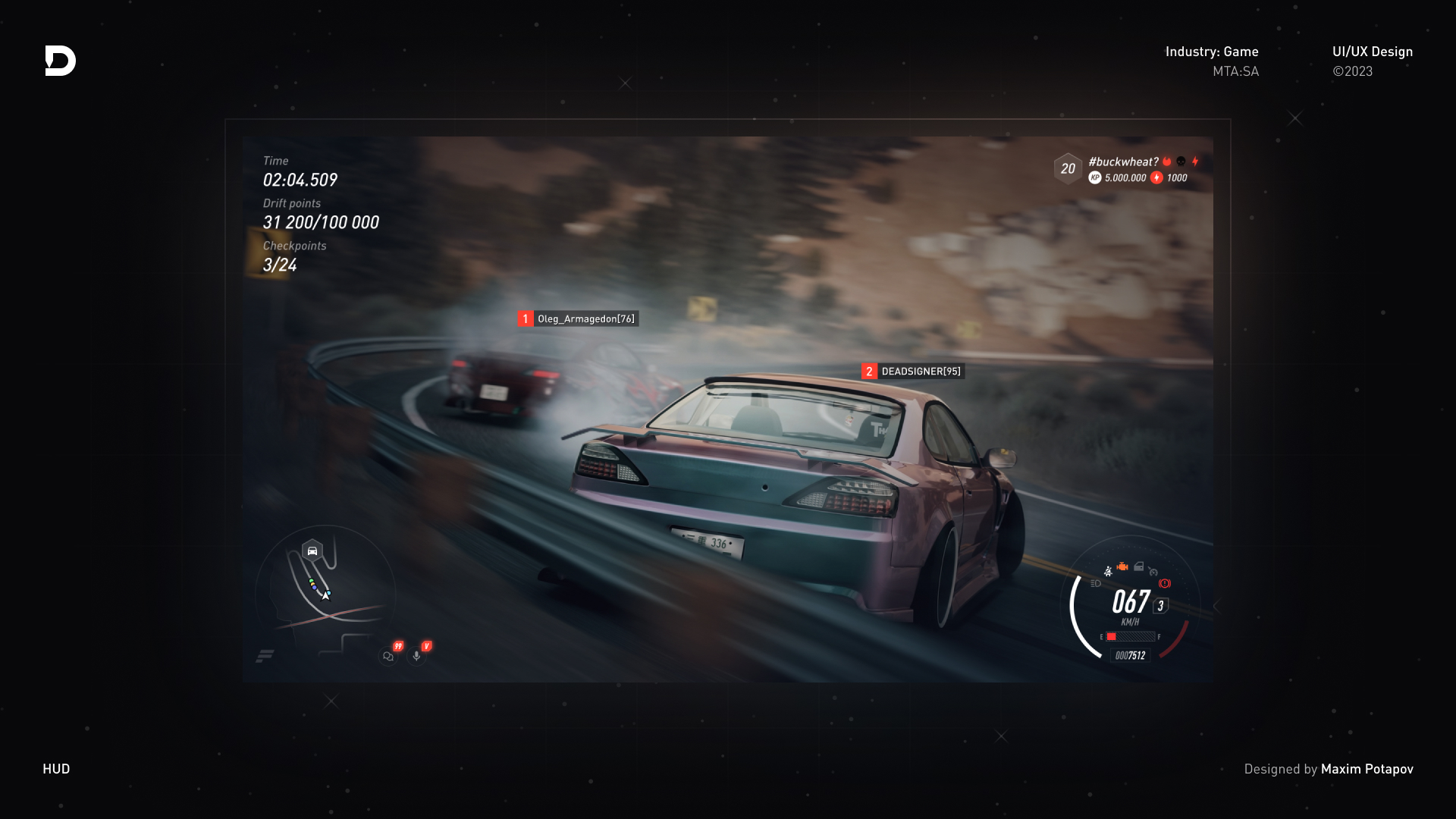Open the chat bubble icon with 99 badge
Viewport: 1456px width, 819px height.
pyautogui.click(x=388, y=656)
